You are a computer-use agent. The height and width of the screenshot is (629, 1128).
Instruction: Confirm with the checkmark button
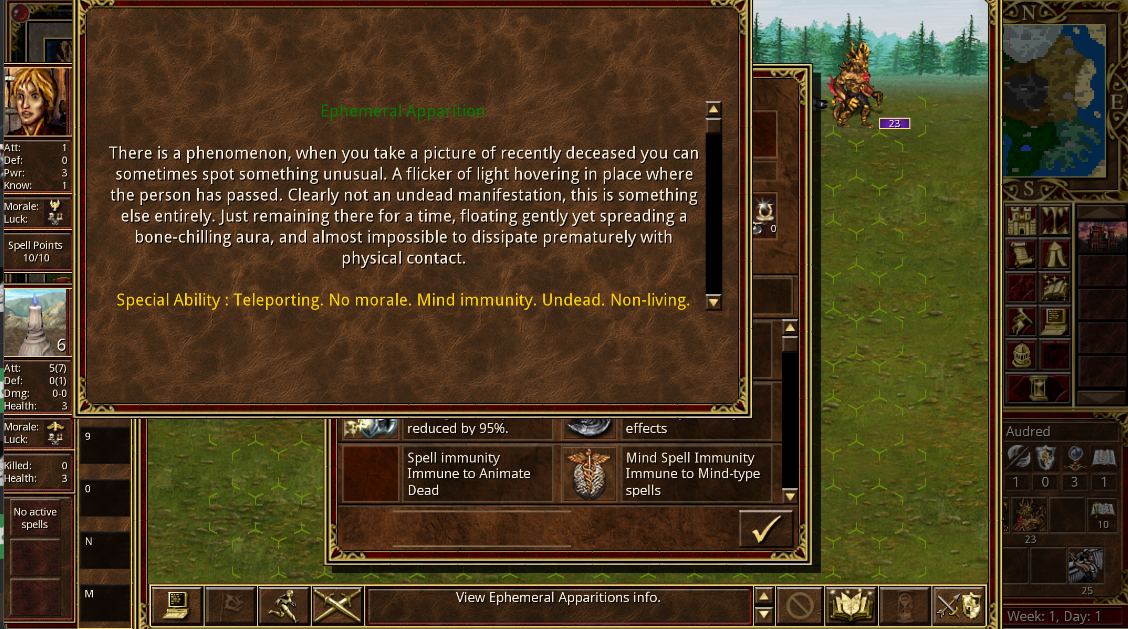[x=765, y=529]
